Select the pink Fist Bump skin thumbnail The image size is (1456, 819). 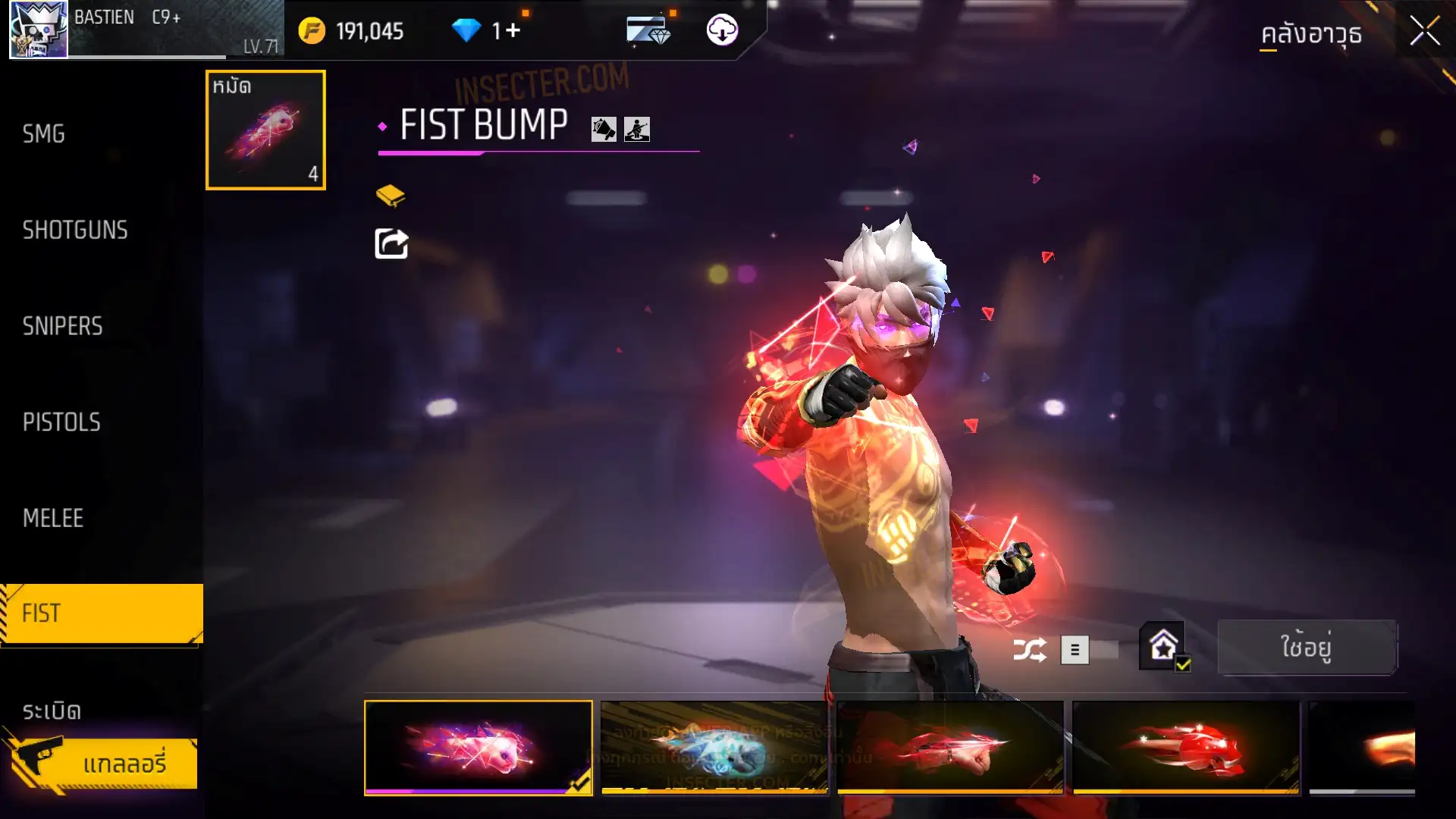[479, 747]
